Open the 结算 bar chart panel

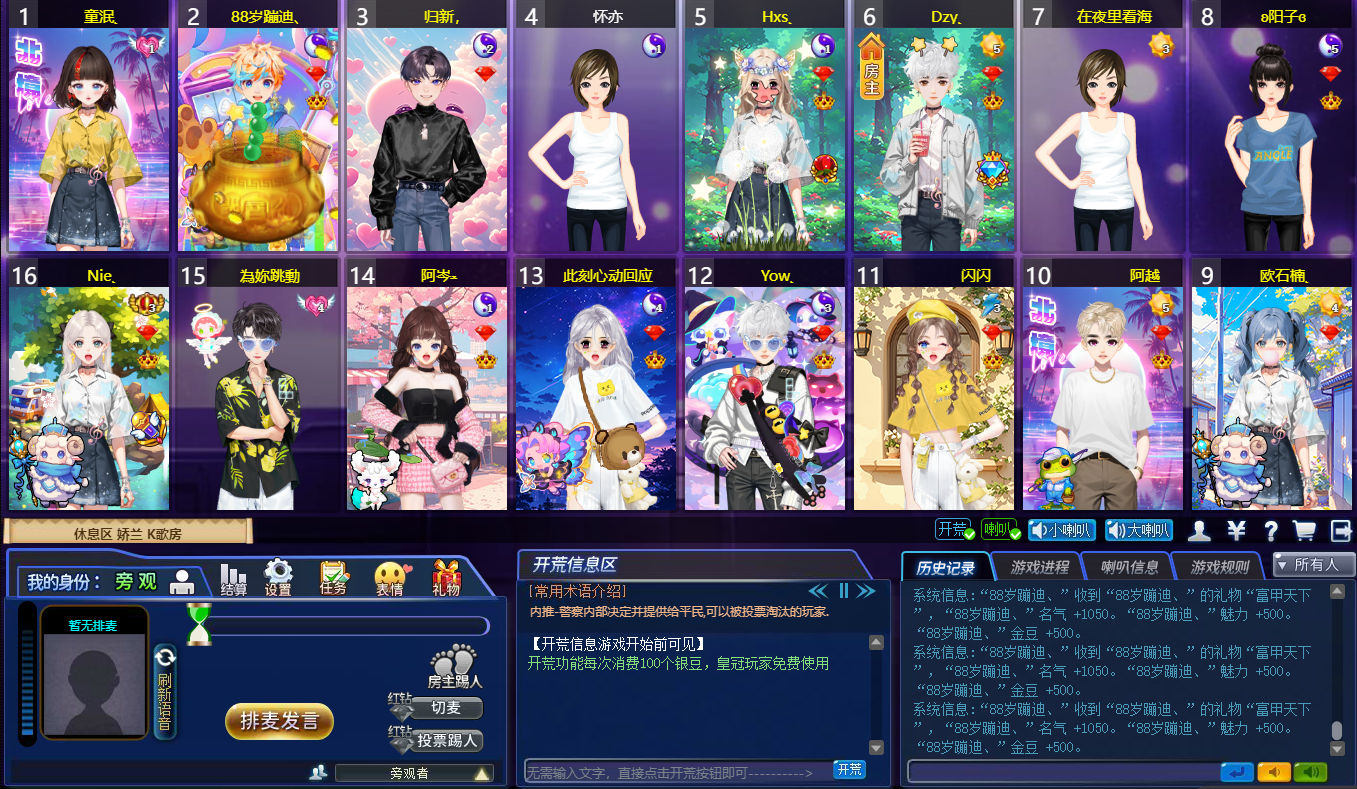click(234, 578)
